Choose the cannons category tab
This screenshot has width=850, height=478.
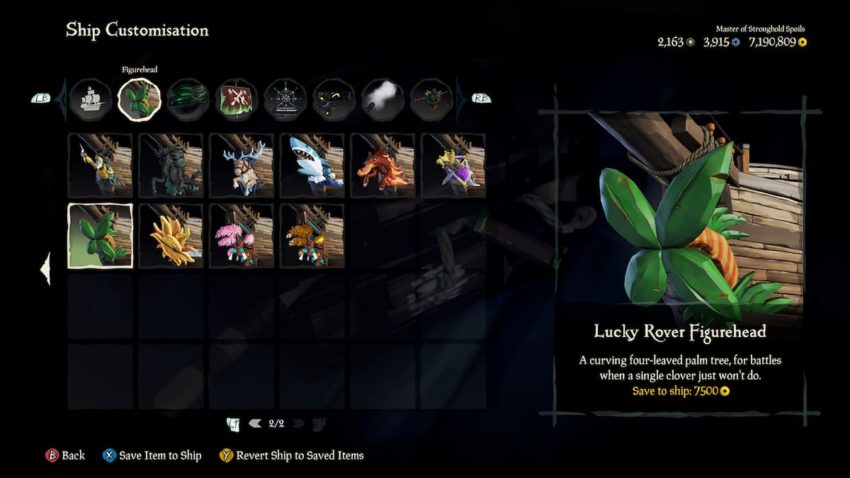[334, 99]
